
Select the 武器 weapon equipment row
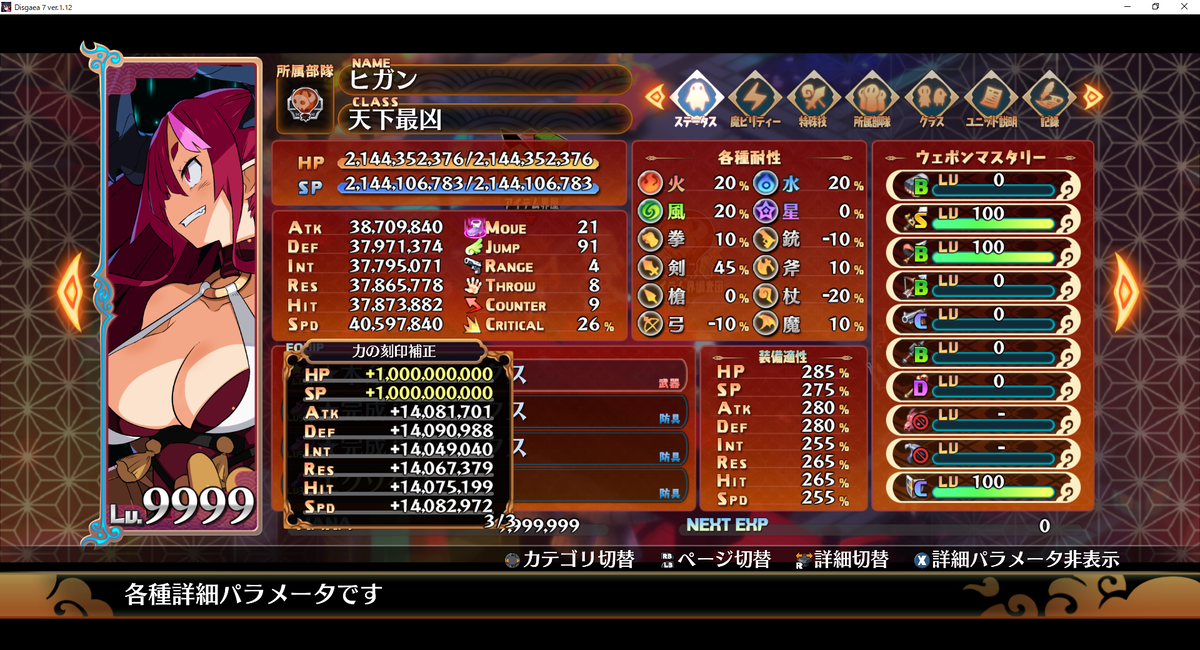(x=590, y=375)
